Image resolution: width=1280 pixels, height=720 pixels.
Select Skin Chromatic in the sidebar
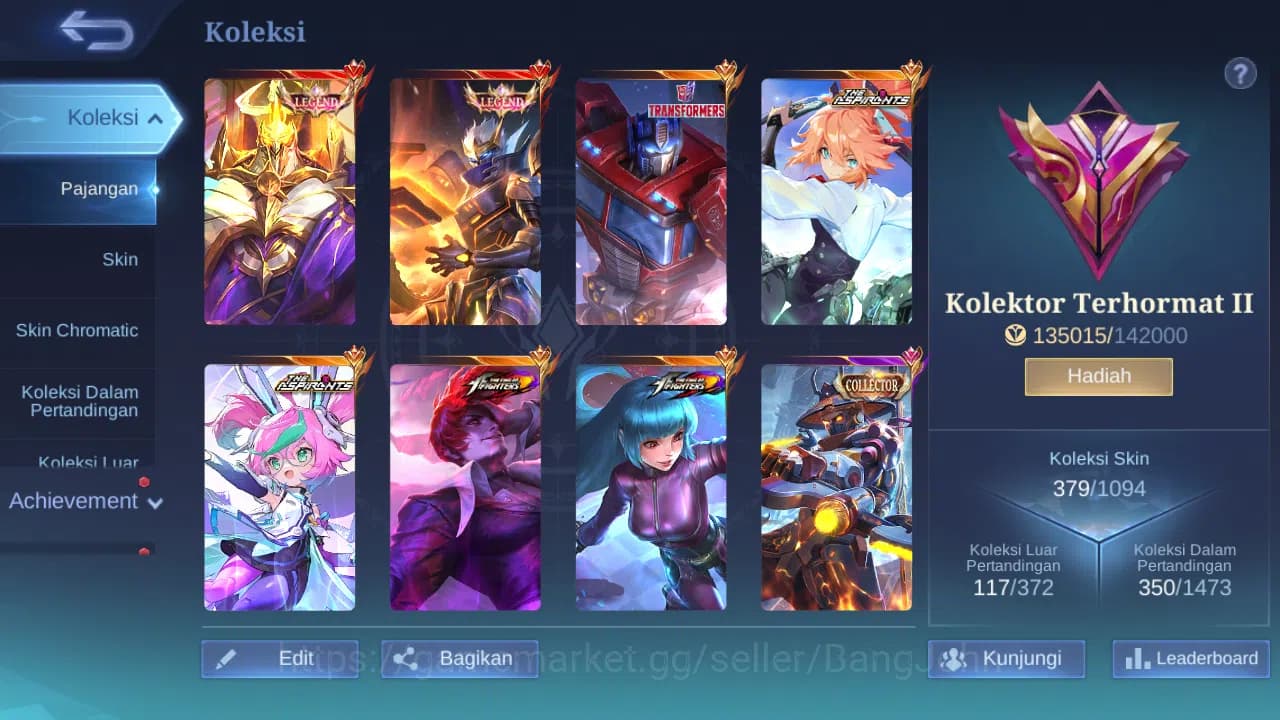[78, 330]
